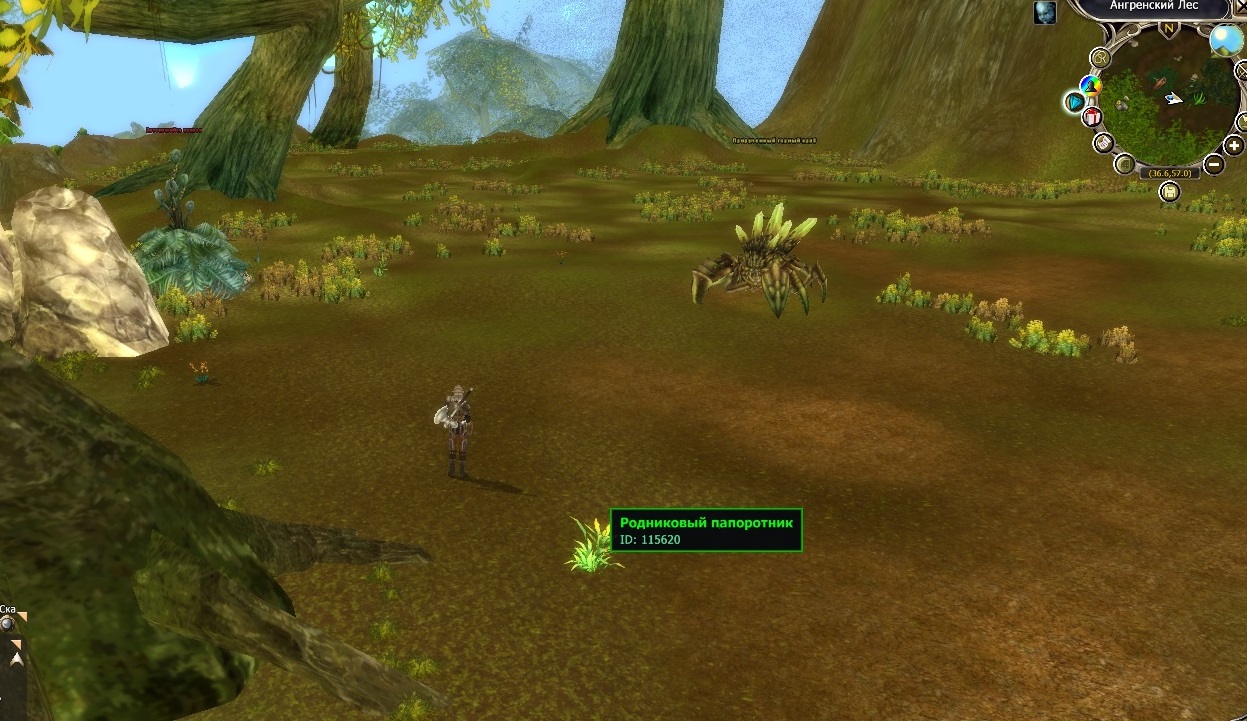The width and height of the screenshot is (1247, 721).
Task: Click the round silver orb below Ска
Action: (7, 624)
